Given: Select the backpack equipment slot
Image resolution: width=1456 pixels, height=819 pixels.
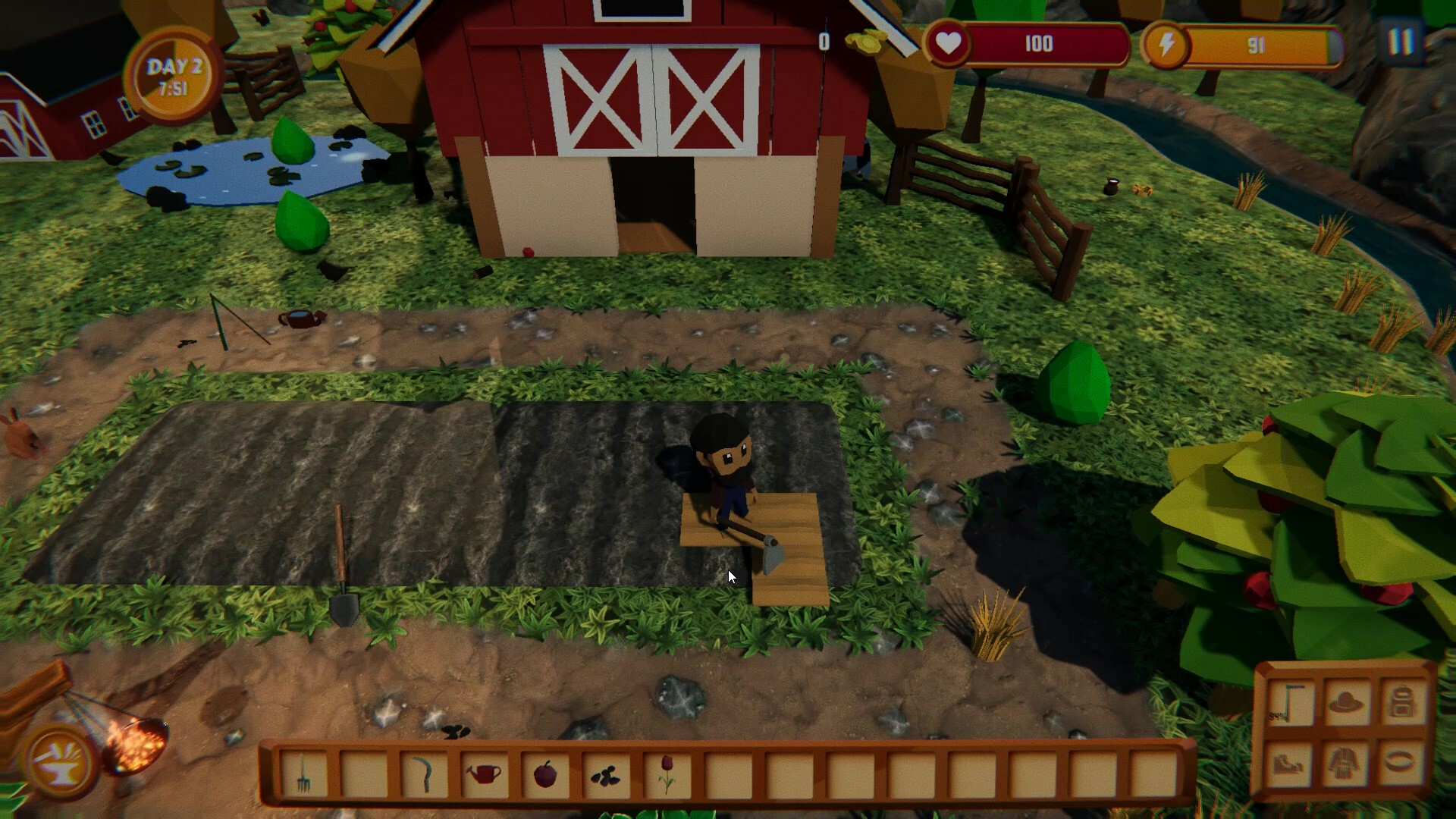Looking at the screenshot, I should point(1399,701).
